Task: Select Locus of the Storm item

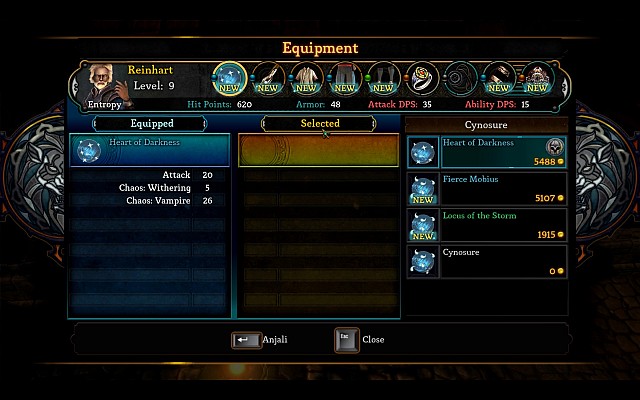Action: click(x=487, y=224)
